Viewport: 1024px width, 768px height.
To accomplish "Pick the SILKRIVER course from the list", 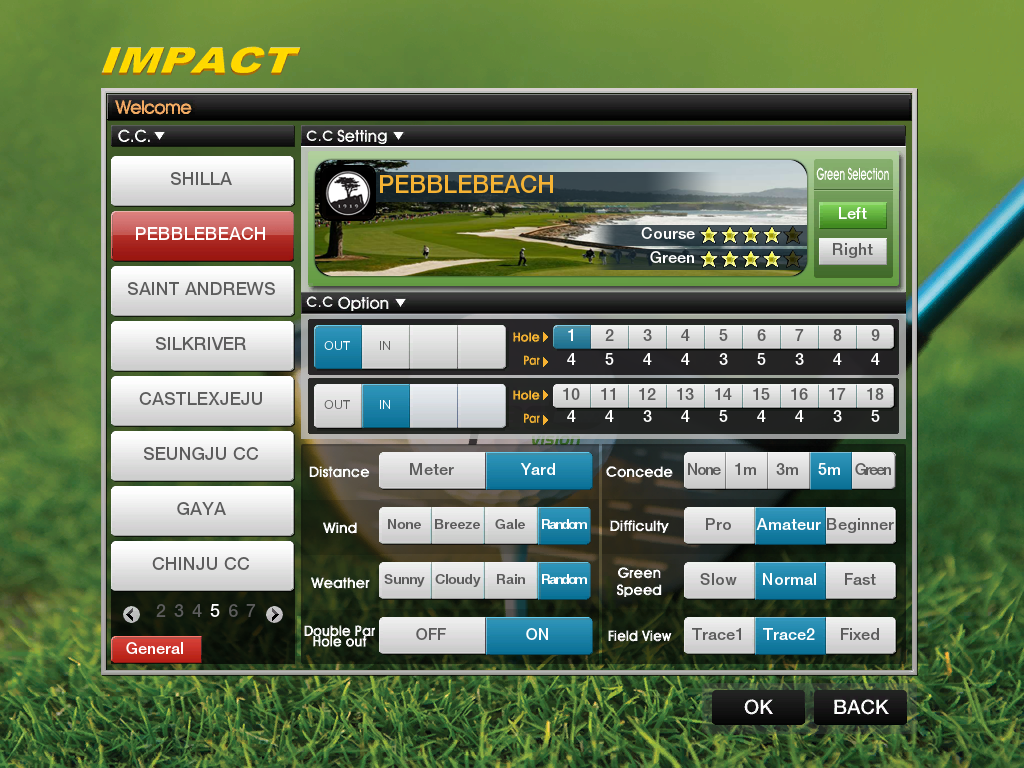I will click(201, 345).
